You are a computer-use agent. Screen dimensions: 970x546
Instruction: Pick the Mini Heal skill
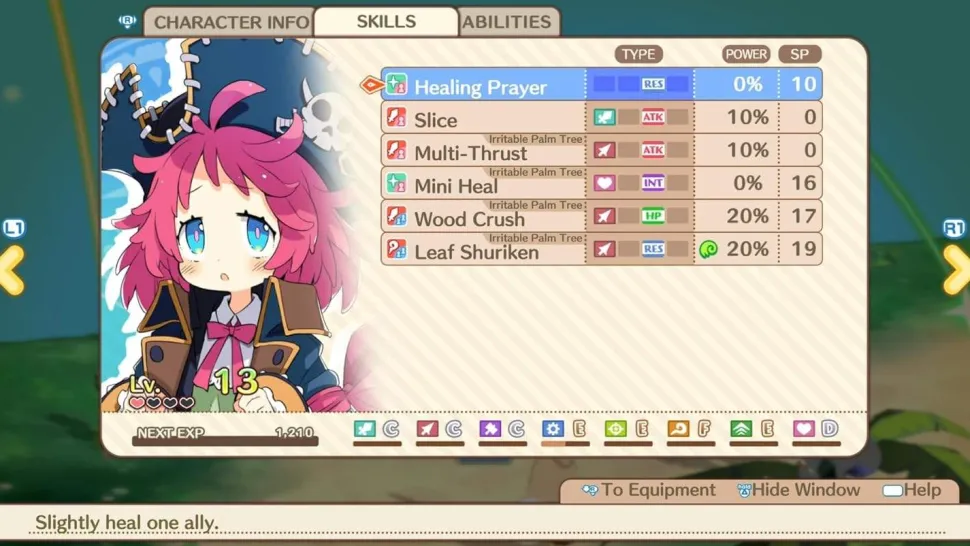456,185
